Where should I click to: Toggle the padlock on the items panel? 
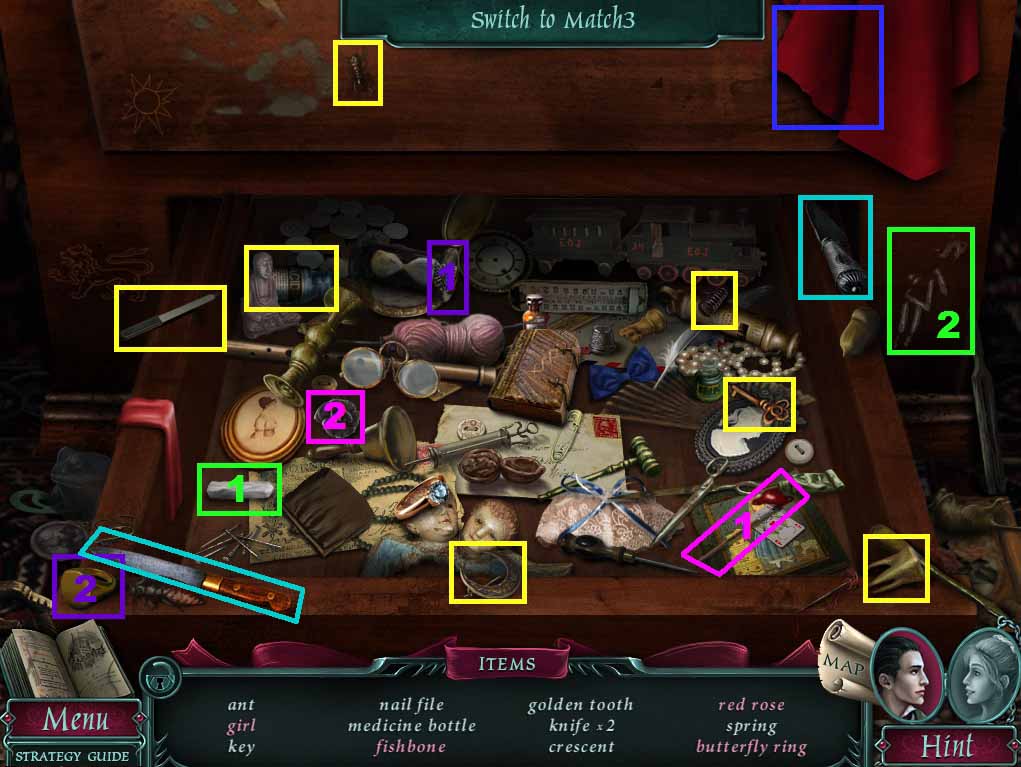[158, 679]
